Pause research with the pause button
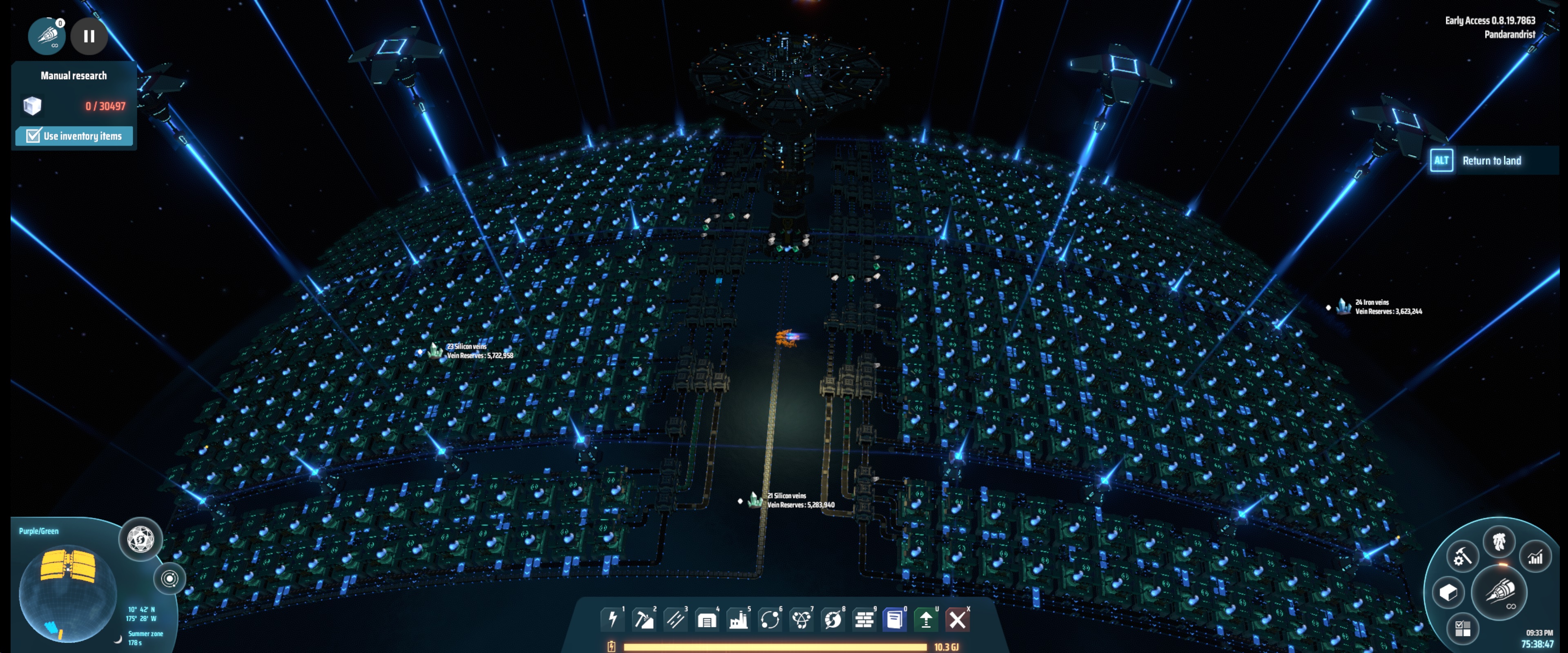 coord(89,36)
